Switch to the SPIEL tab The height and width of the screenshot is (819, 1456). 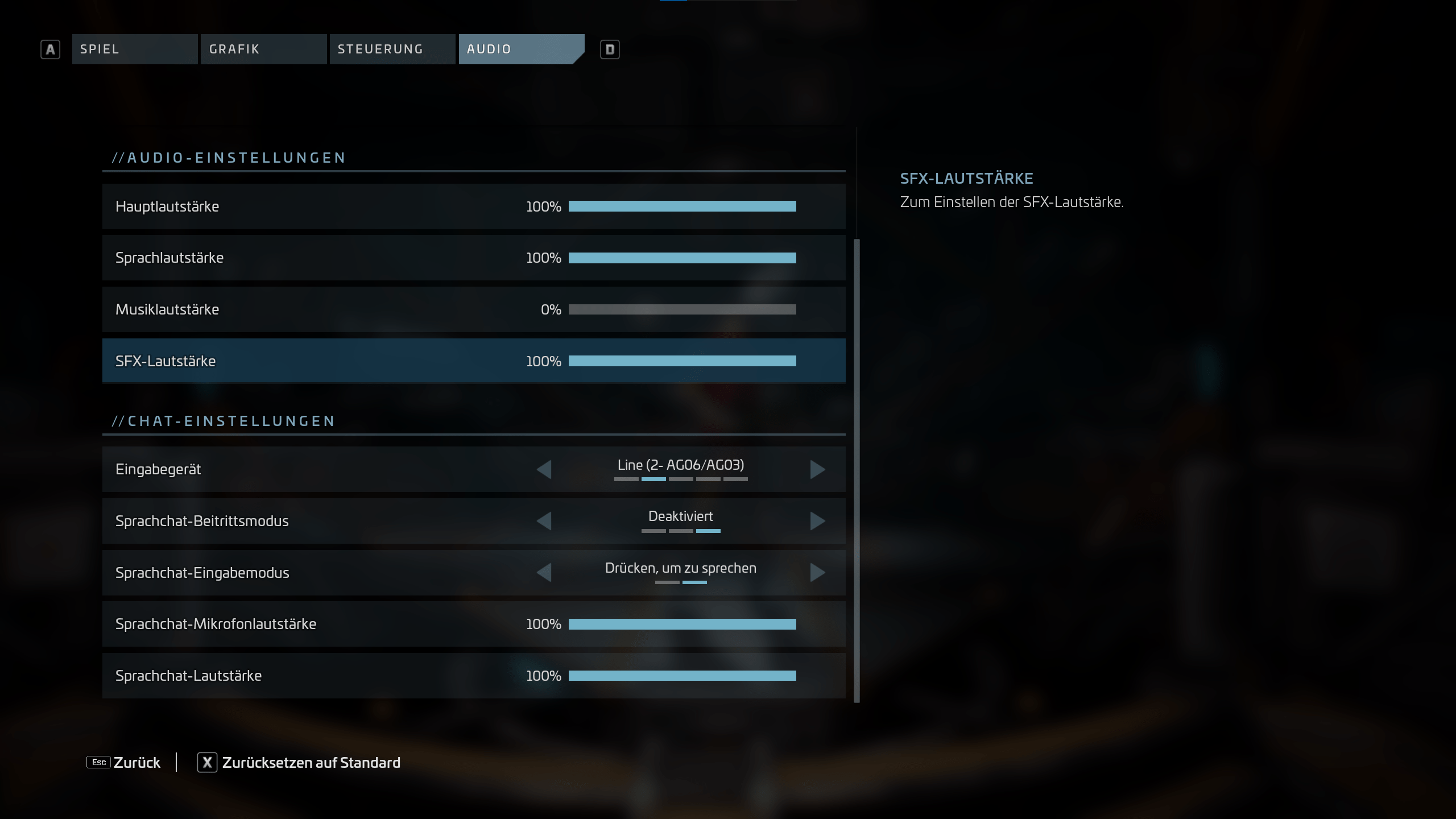coord(134,49)
